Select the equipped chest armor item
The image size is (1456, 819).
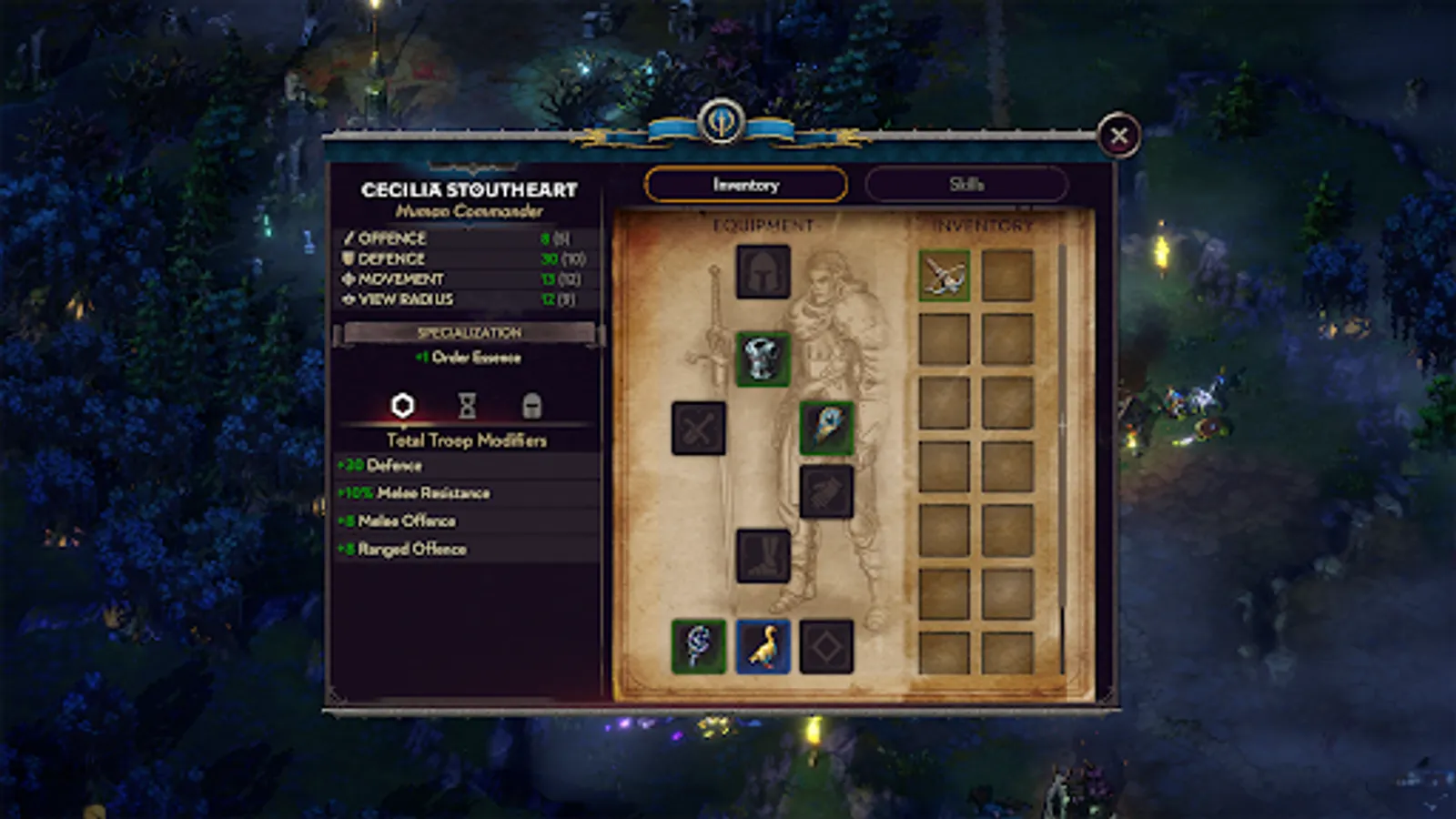(x=763, y=361)
